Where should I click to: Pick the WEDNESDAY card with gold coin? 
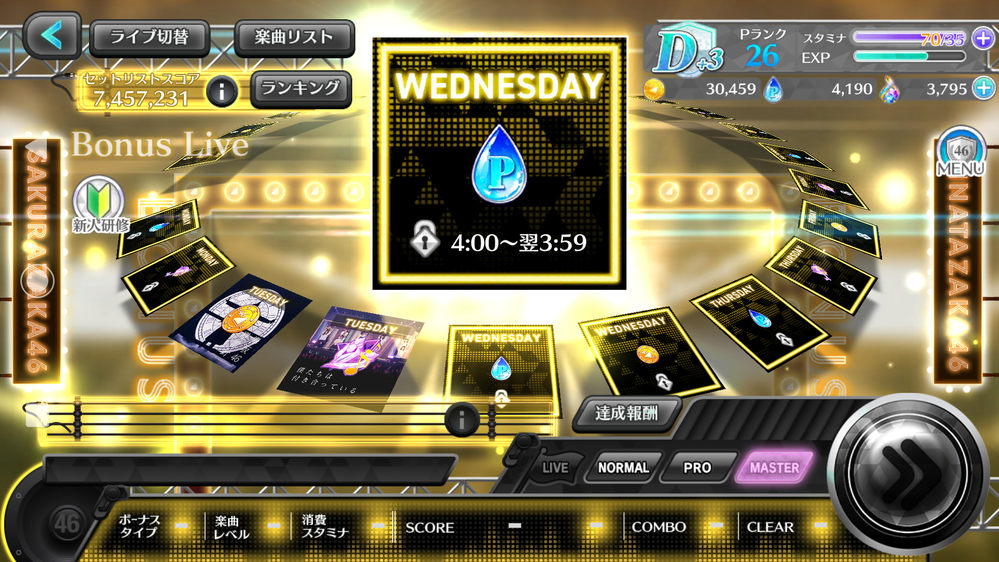tap(650, 350)
